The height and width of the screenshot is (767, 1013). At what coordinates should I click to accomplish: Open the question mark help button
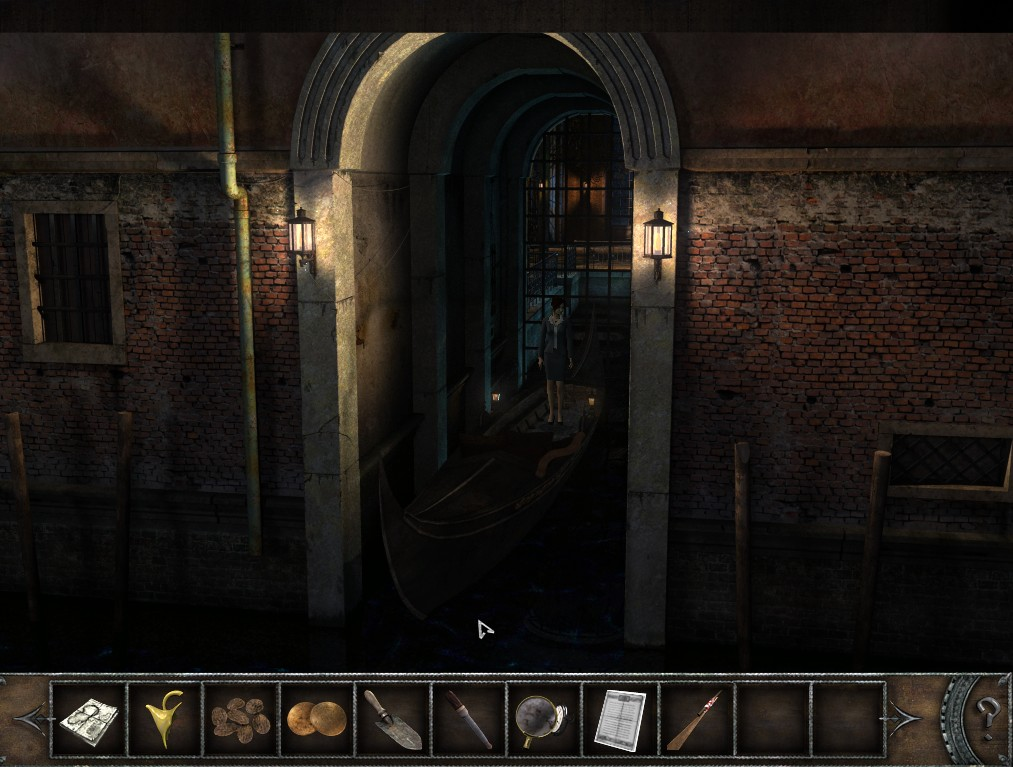989,715
